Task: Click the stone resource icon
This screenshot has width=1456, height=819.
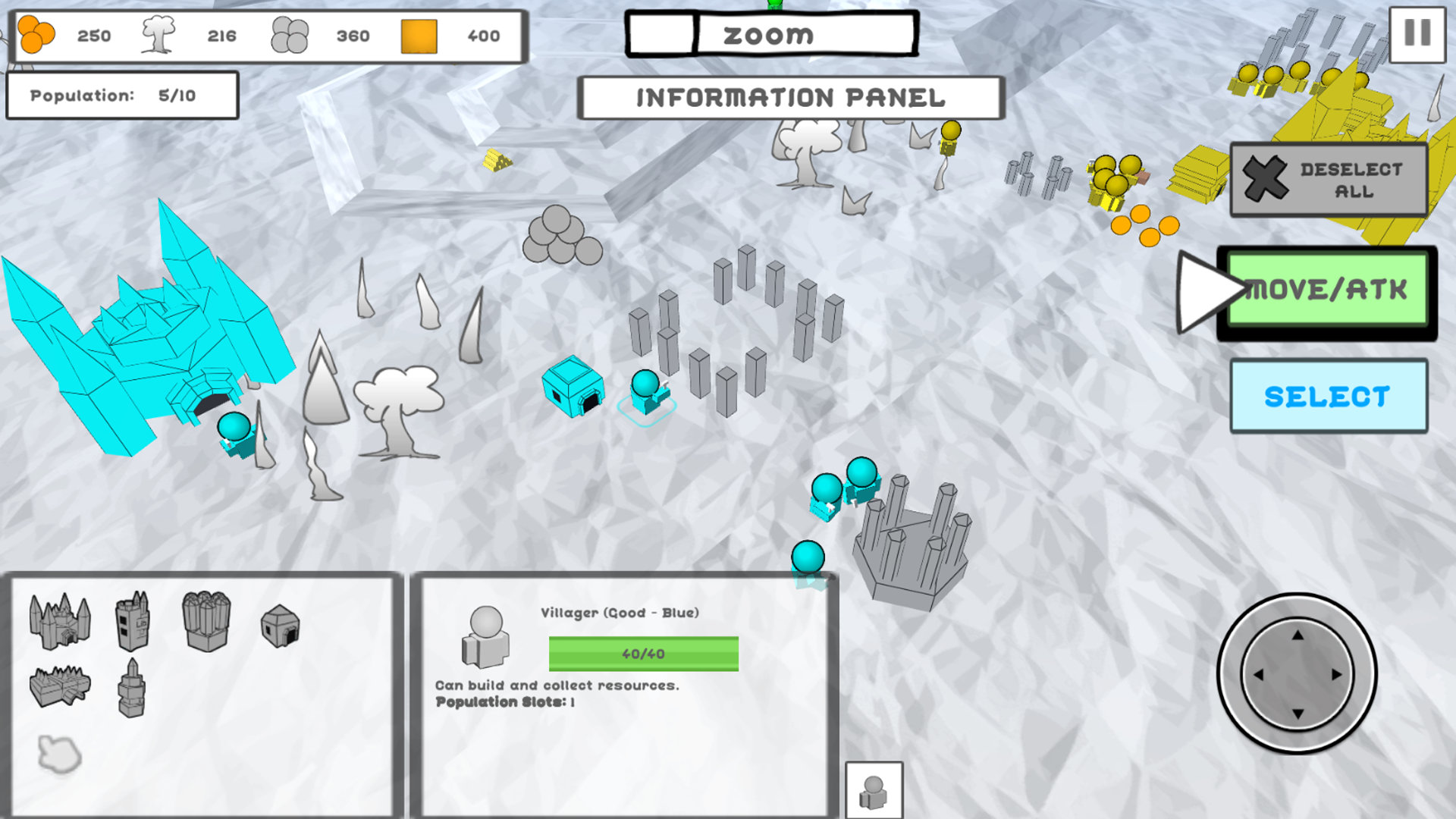Action: point(289,36)
